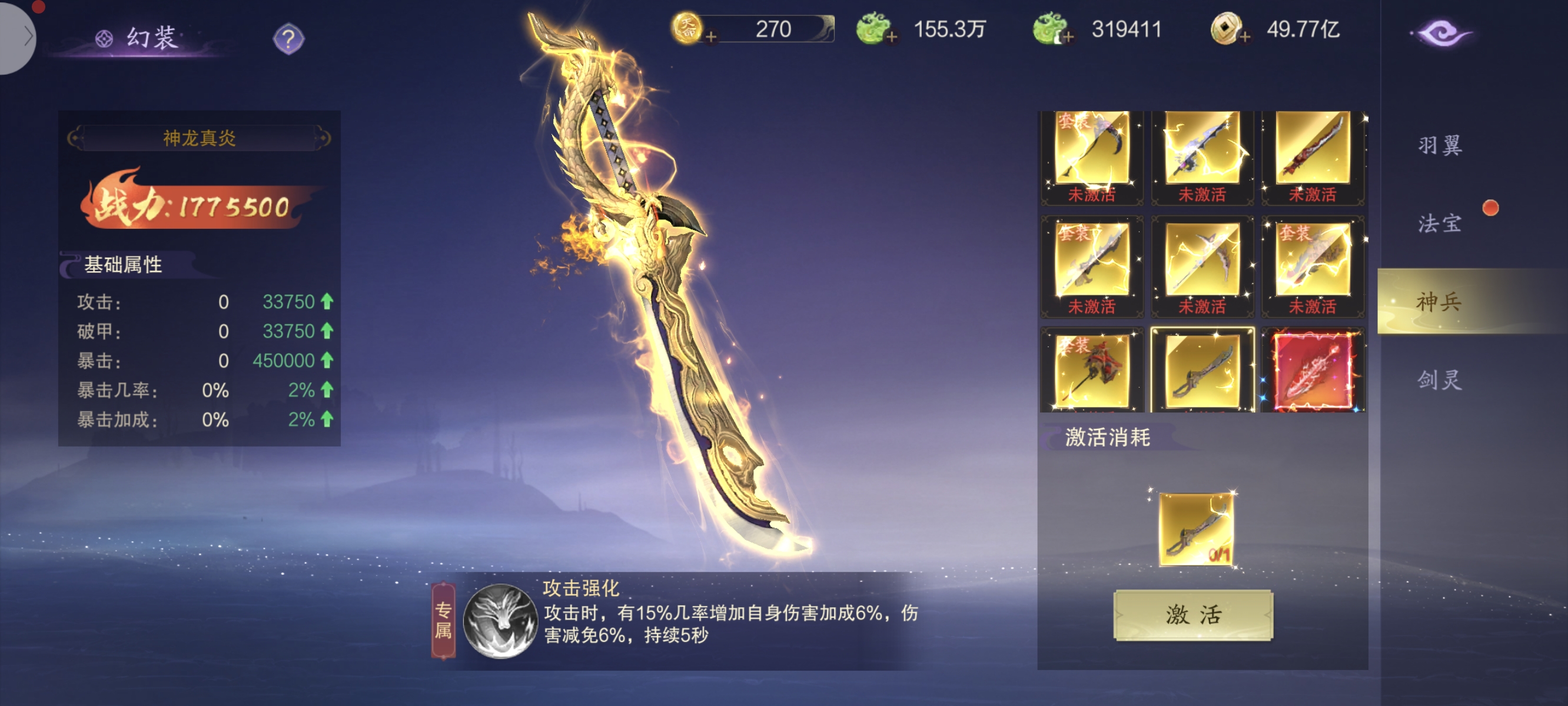Select the highlighted golden dragon saber thumbnail
1568x706 pixels.
click(x=1201, y=371)
